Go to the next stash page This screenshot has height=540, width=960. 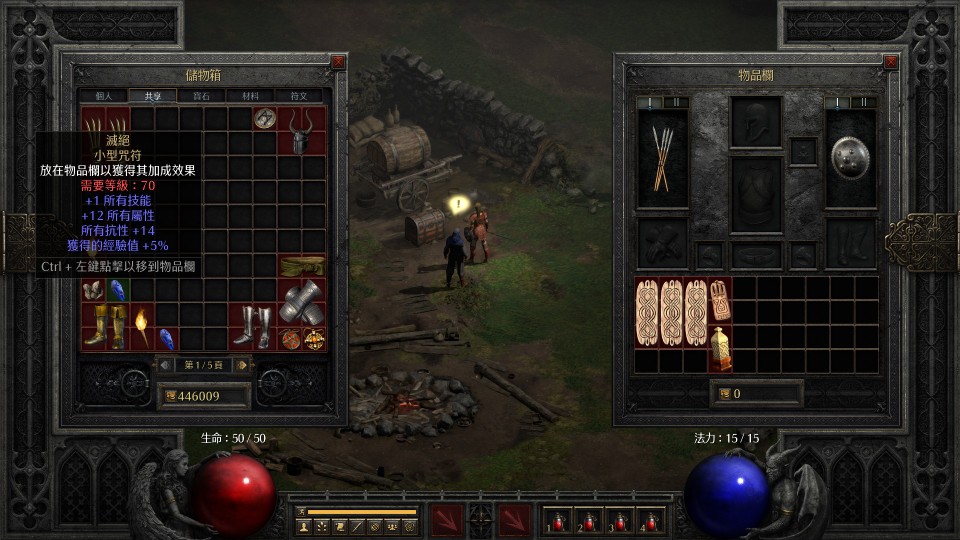241,365
